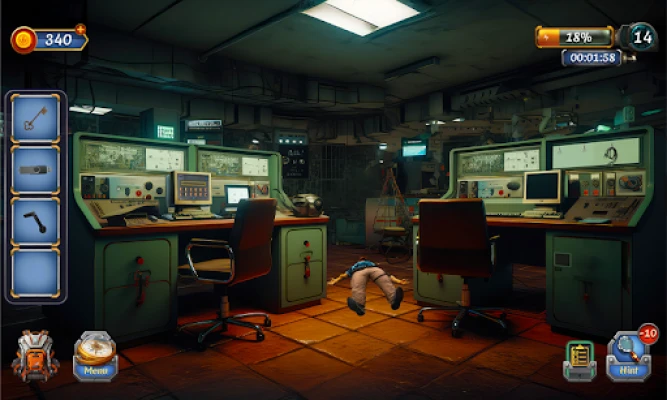Open the clipboard task list
Image resolution: width=667 pixels, height=400 pixels.
(x=579, y=360)
